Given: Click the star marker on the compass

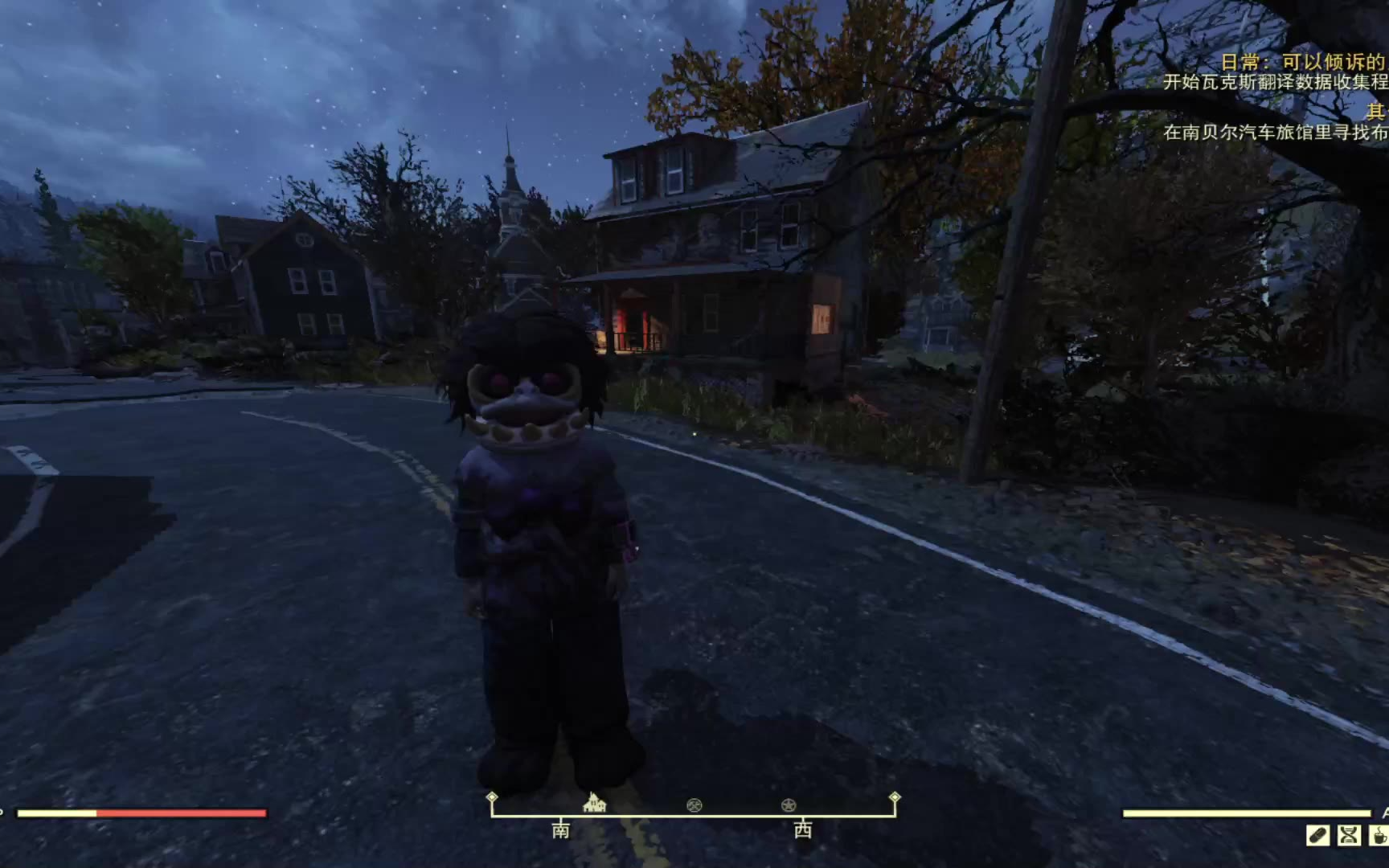Looking at the screenshot, I should [789, 805].
